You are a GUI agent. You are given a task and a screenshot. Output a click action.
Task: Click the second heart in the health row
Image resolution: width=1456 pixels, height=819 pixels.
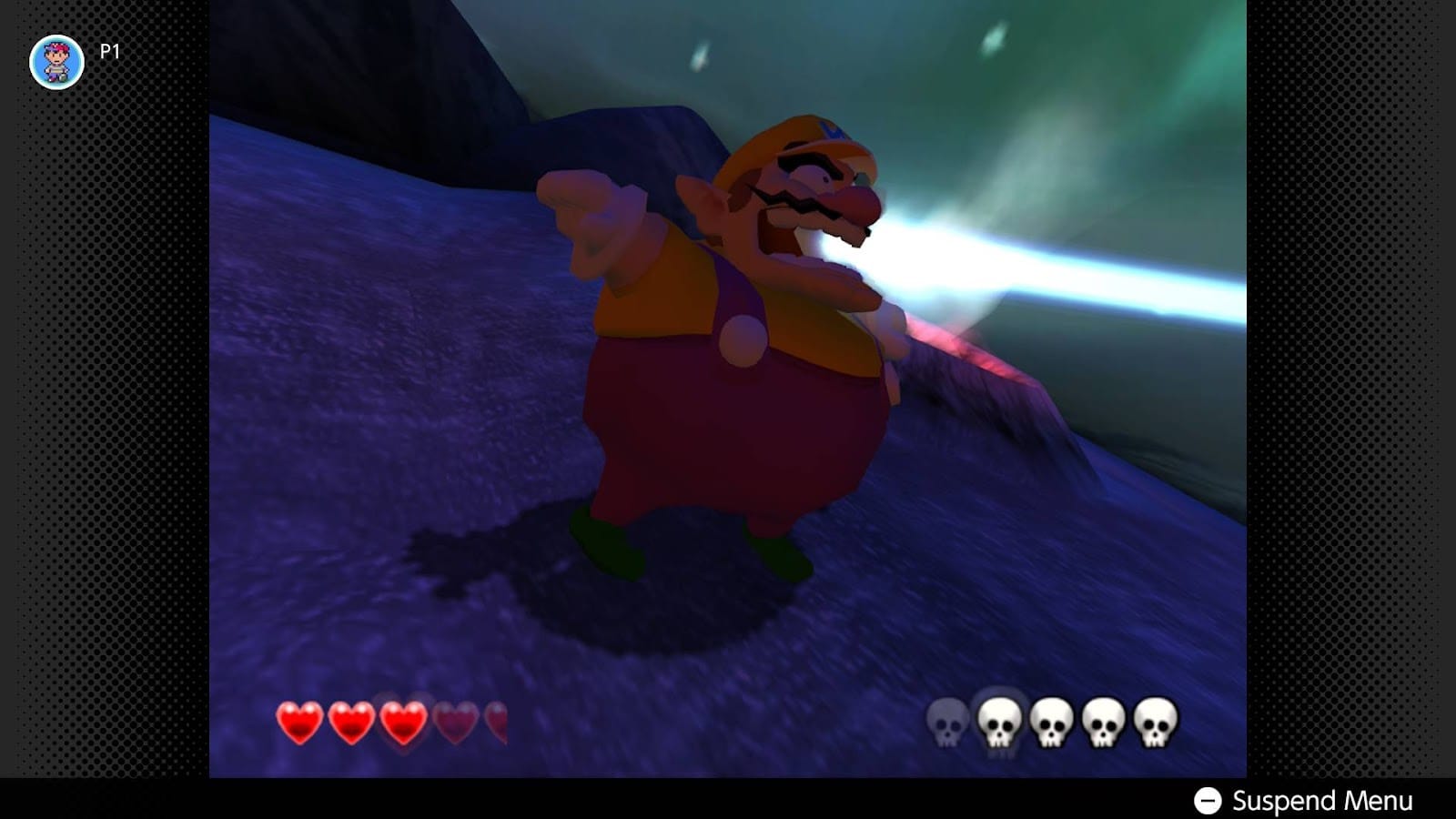pos(349,722)
